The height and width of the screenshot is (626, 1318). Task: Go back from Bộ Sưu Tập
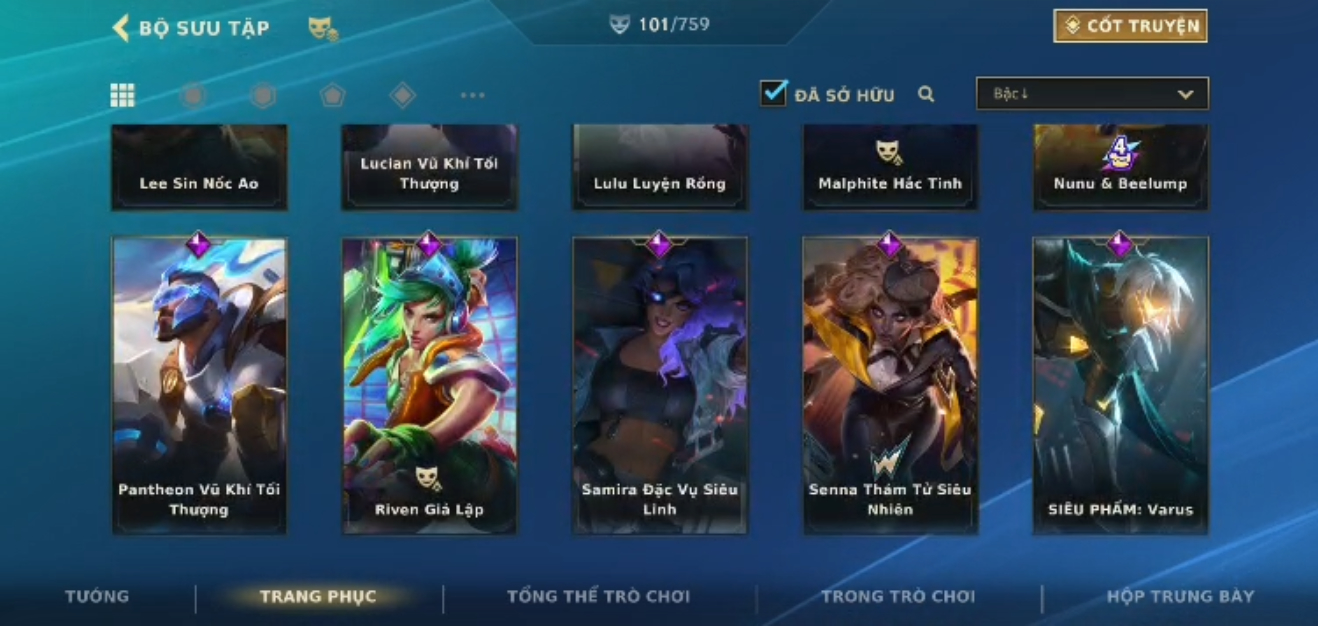point(122,28)
